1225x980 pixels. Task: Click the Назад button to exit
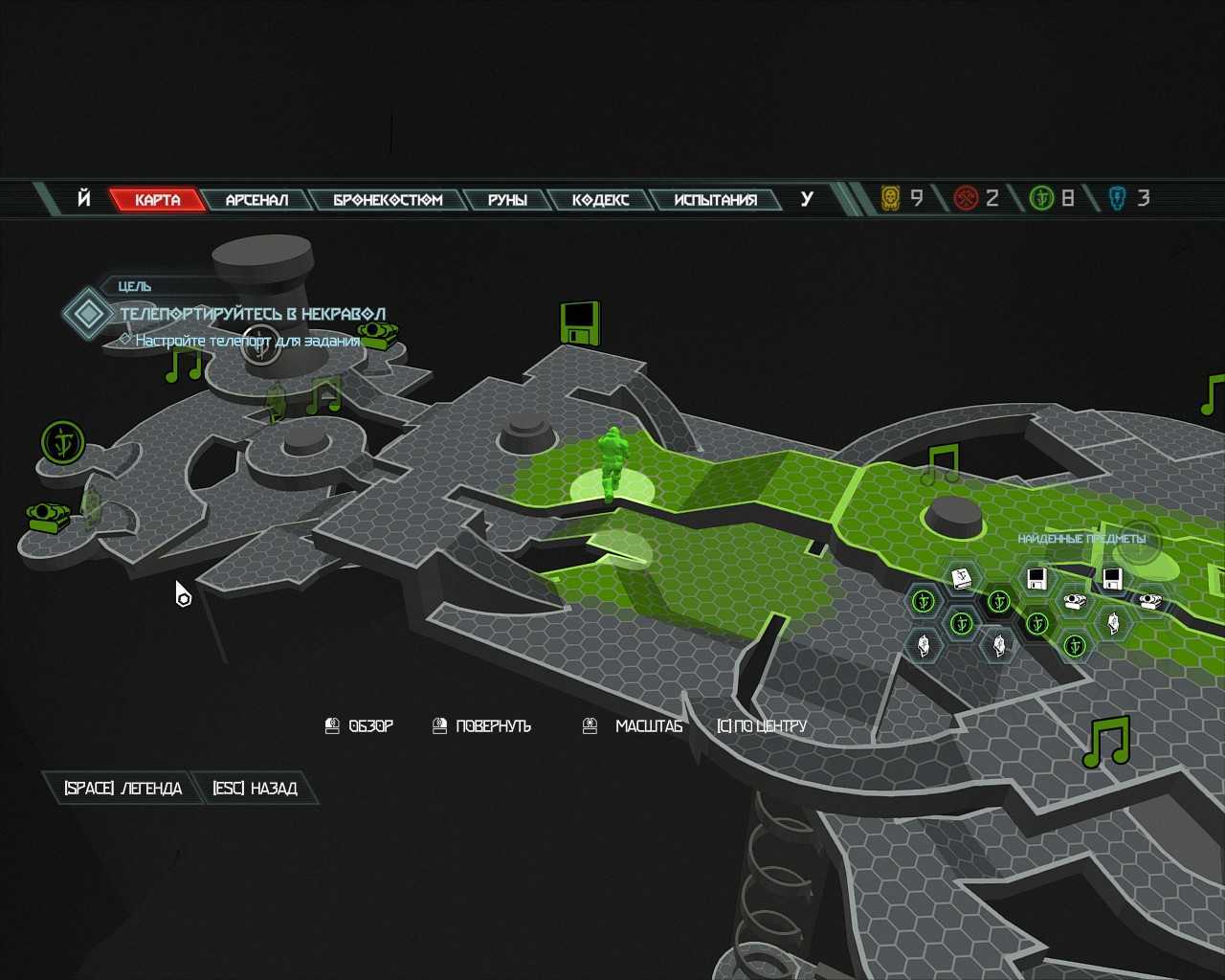[x=255, y=788]
